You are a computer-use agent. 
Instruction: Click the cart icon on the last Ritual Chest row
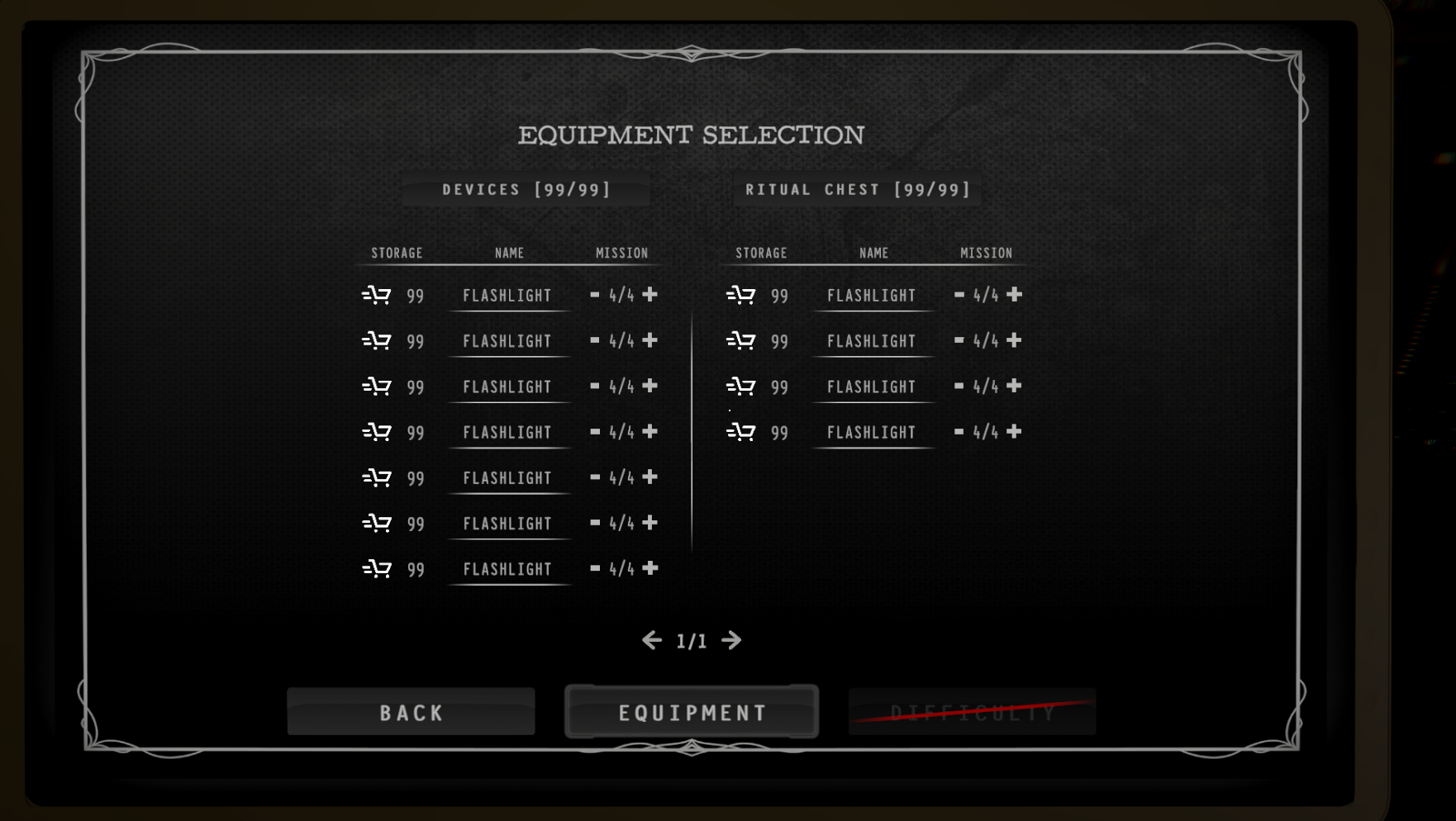coord(742,432)
